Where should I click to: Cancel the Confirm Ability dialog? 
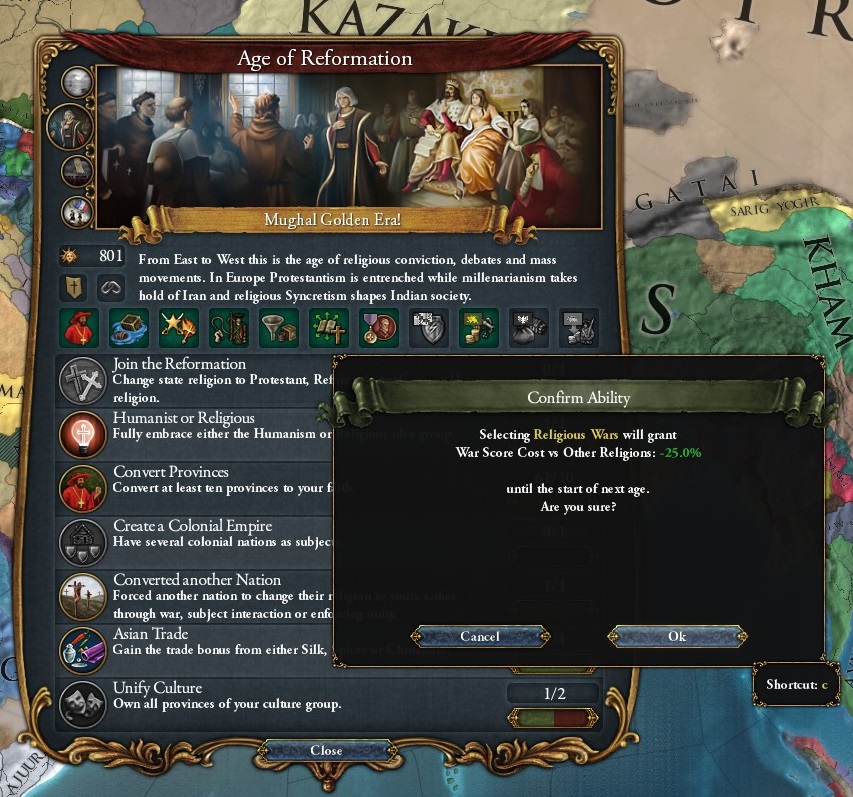click(x=480, y=636)
